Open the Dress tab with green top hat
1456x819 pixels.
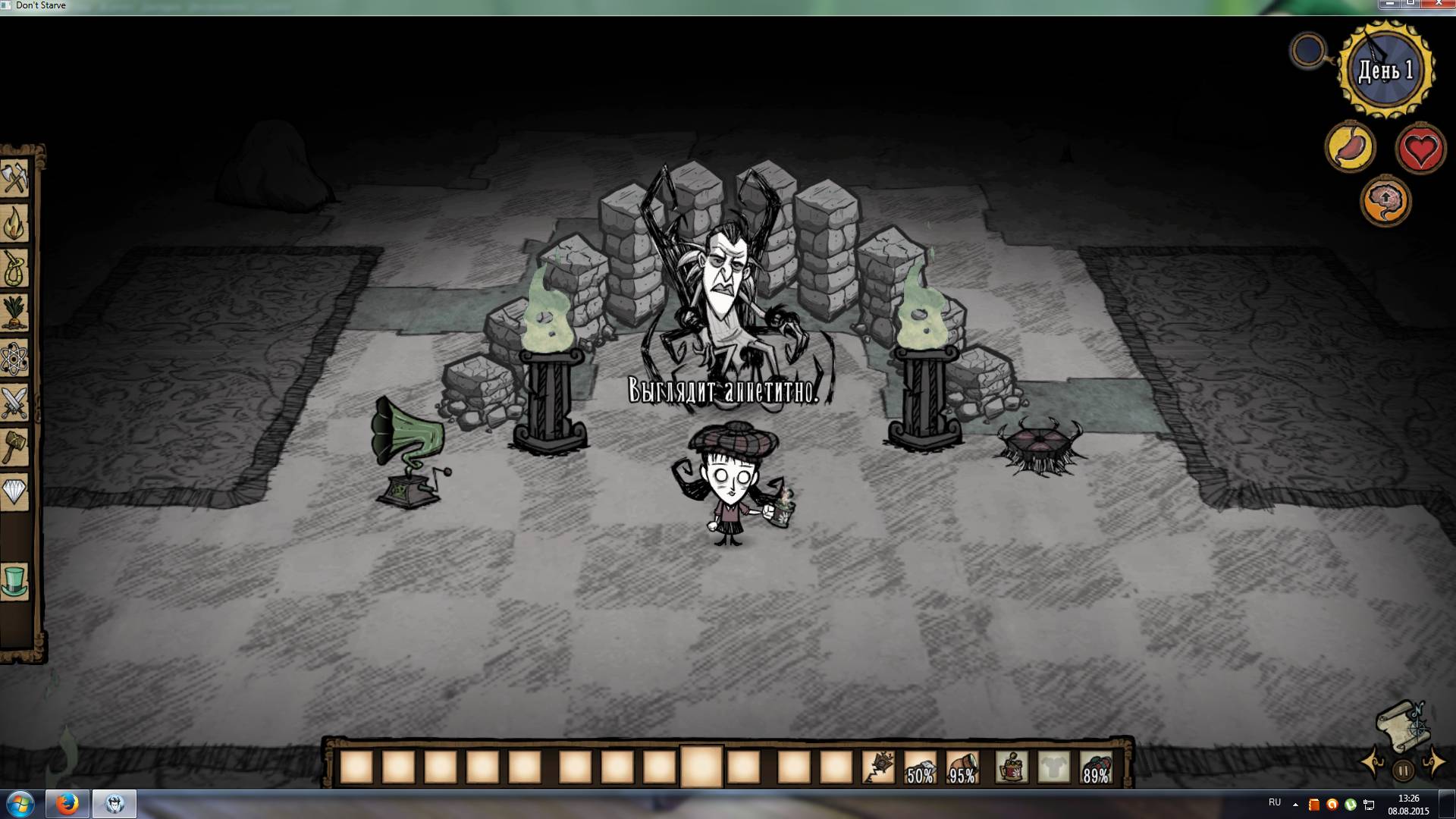pos(14,582)
